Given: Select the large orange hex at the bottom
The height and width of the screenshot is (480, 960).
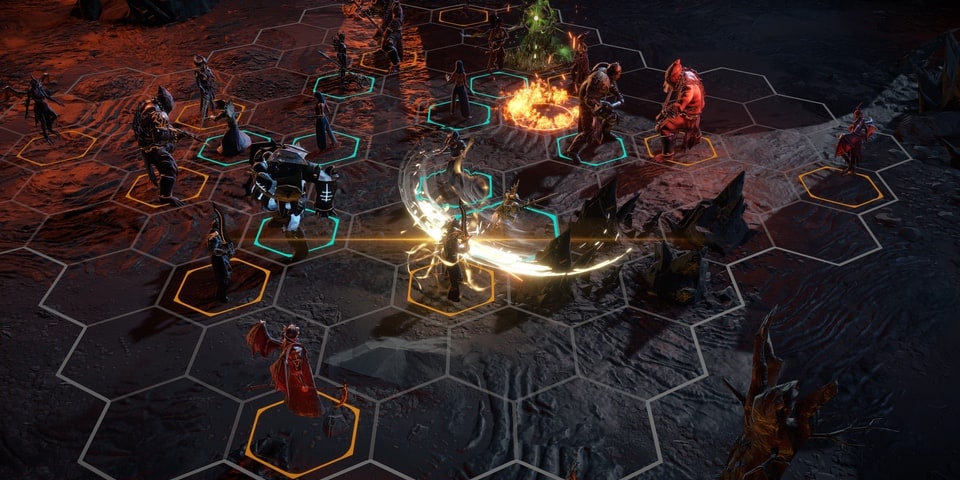Looking at the screenshot, I should point(302,434).
